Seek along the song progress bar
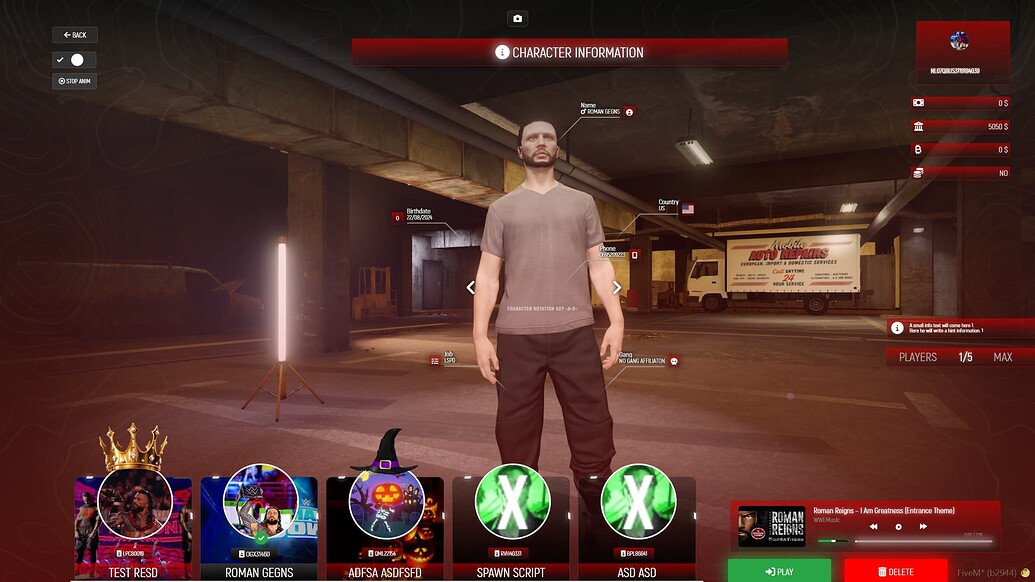Image resolution: width=1035 pixels, height=582 pixels. click(x=922, y=542)
